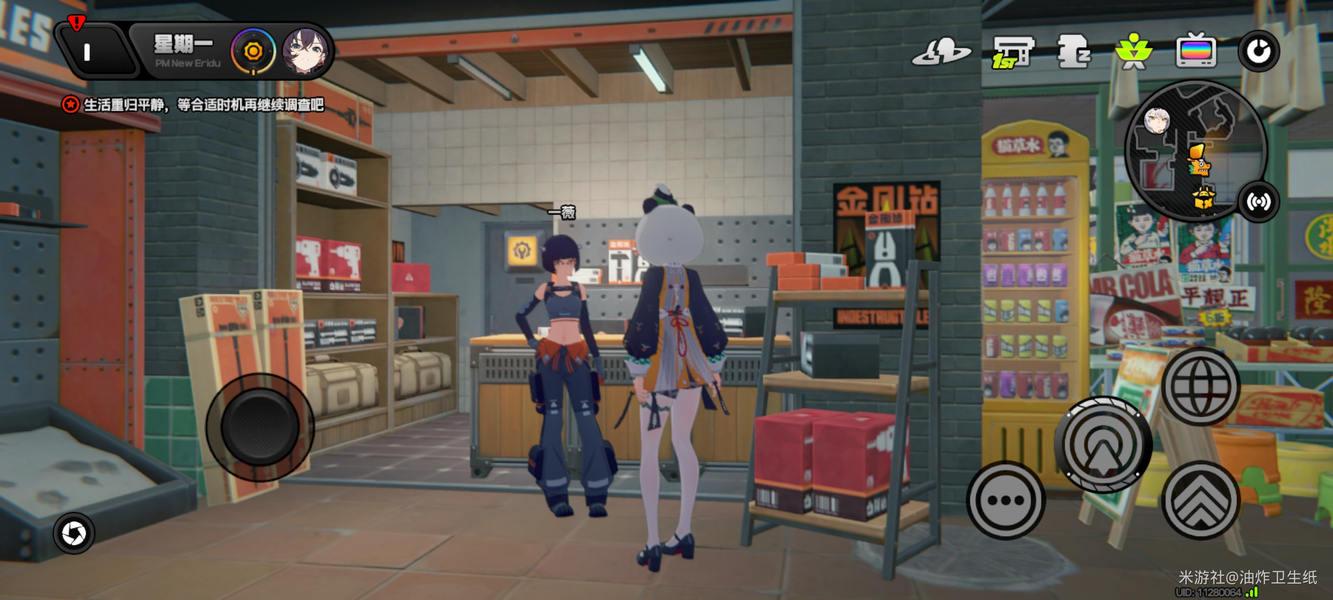Open the green figure icon
The image size is (1333, 600).
[1133, 51]
